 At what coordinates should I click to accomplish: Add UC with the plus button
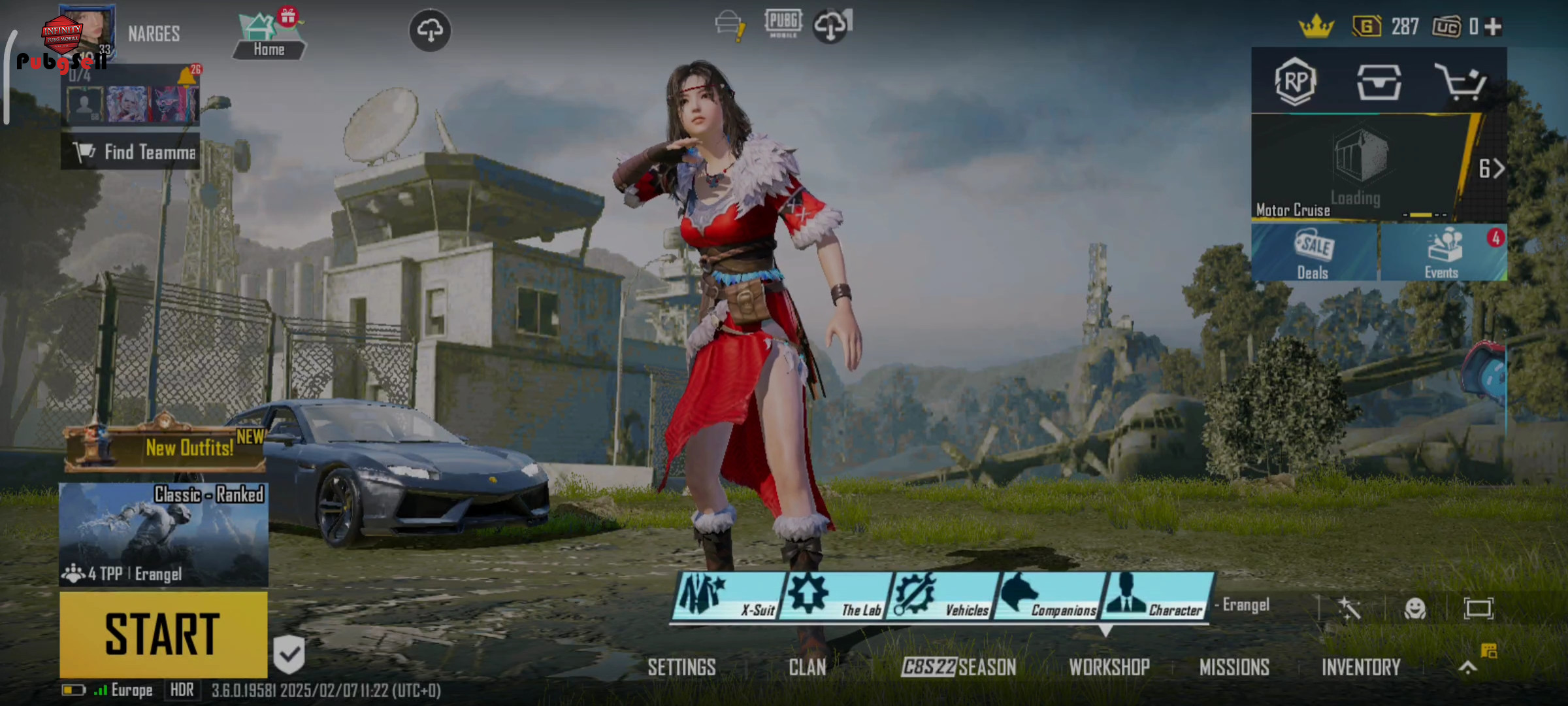coord(1493,27)
